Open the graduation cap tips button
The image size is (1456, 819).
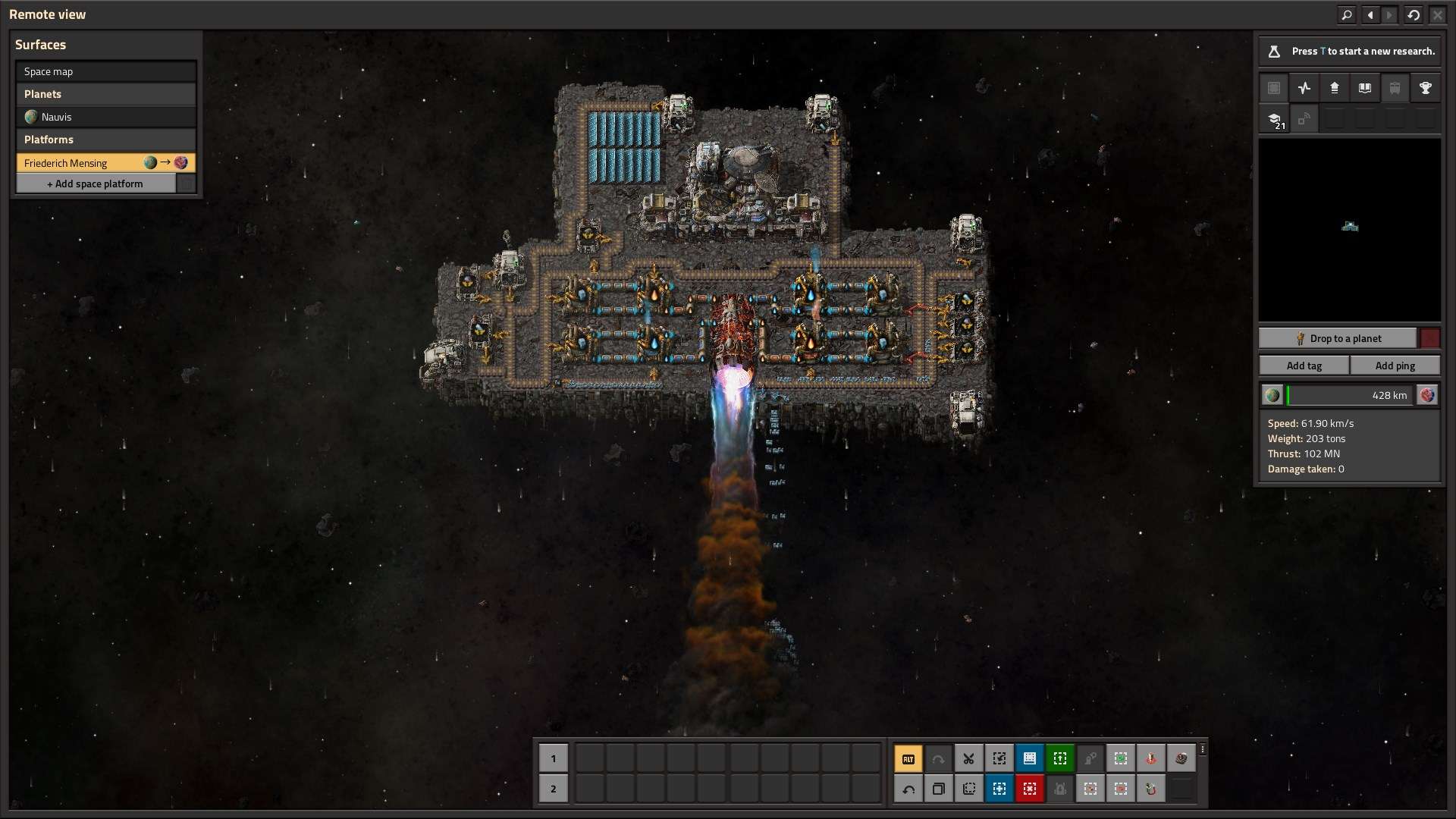tap(1274, 119)
